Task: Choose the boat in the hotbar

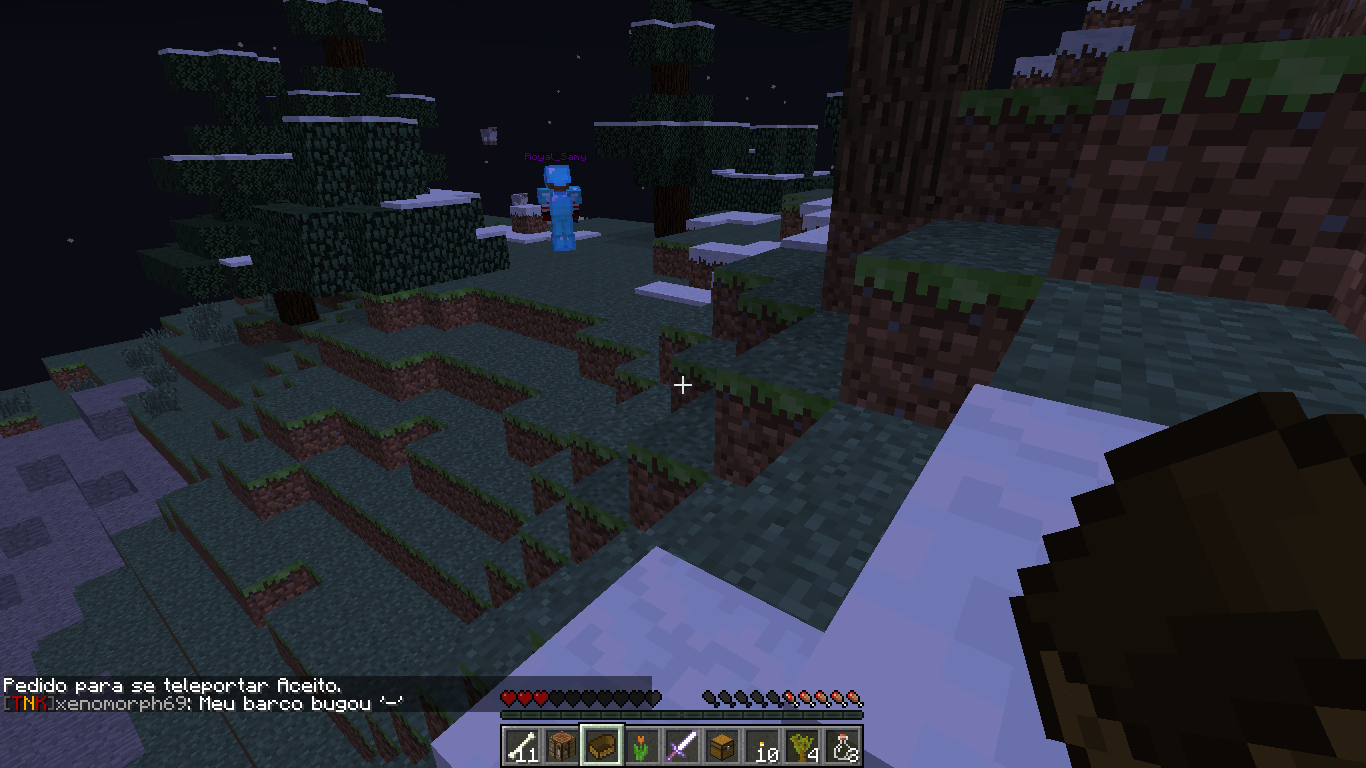Action: point(601,745)
